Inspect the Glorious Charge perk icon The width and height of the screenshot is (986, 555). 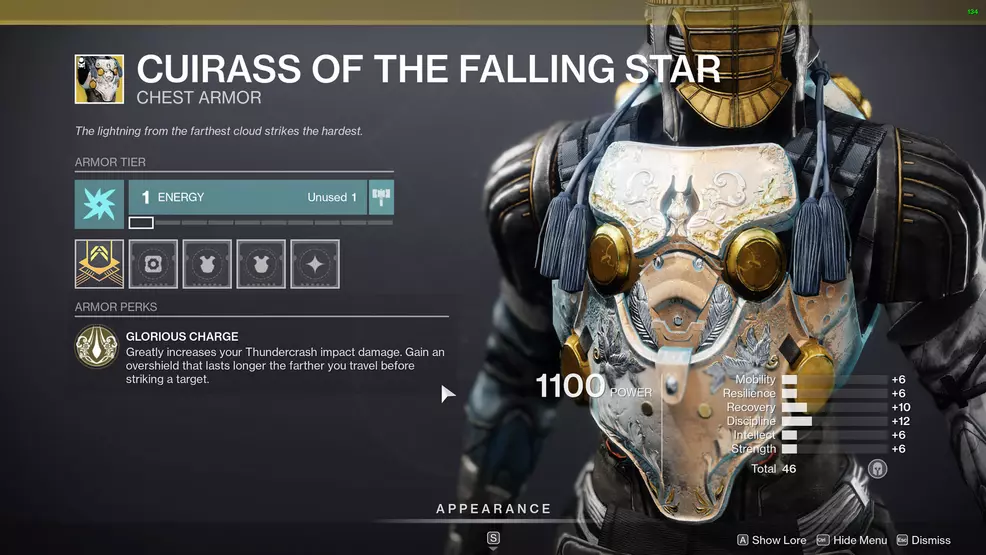click(x=97, y=348)
